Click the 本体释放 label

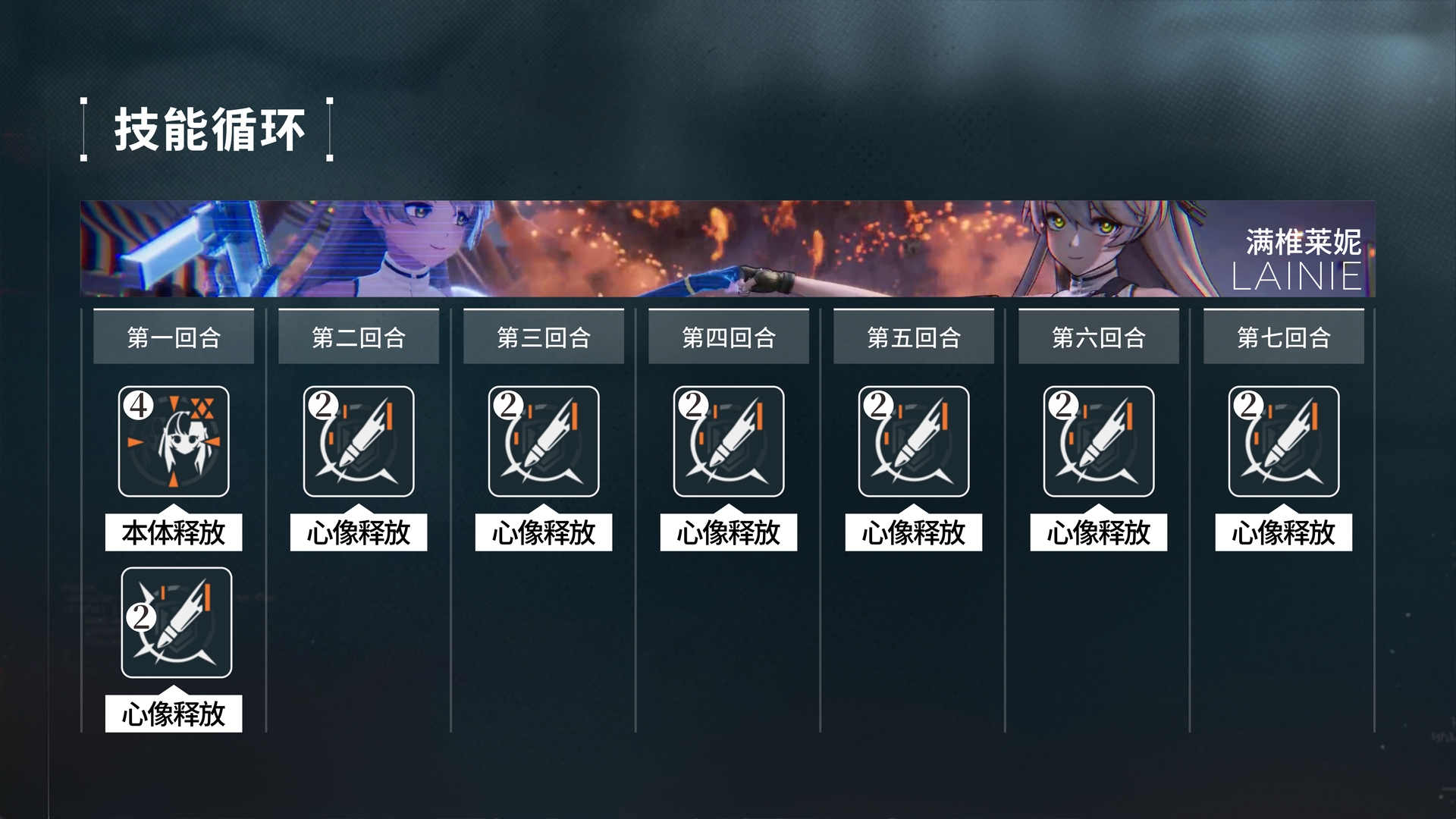click(174, 532)
